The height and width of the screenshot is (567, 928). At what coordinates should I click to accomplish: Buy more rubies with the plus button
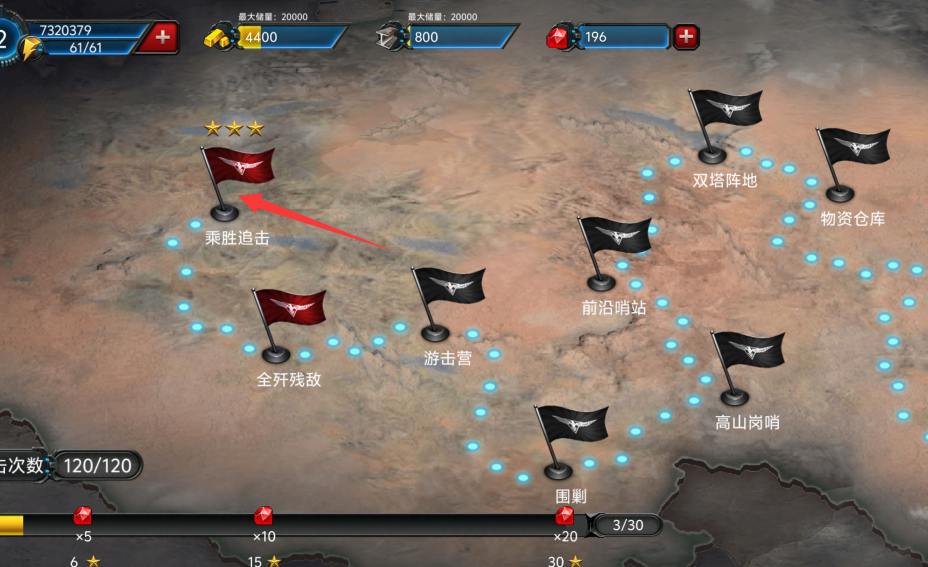tap(686, 37)
